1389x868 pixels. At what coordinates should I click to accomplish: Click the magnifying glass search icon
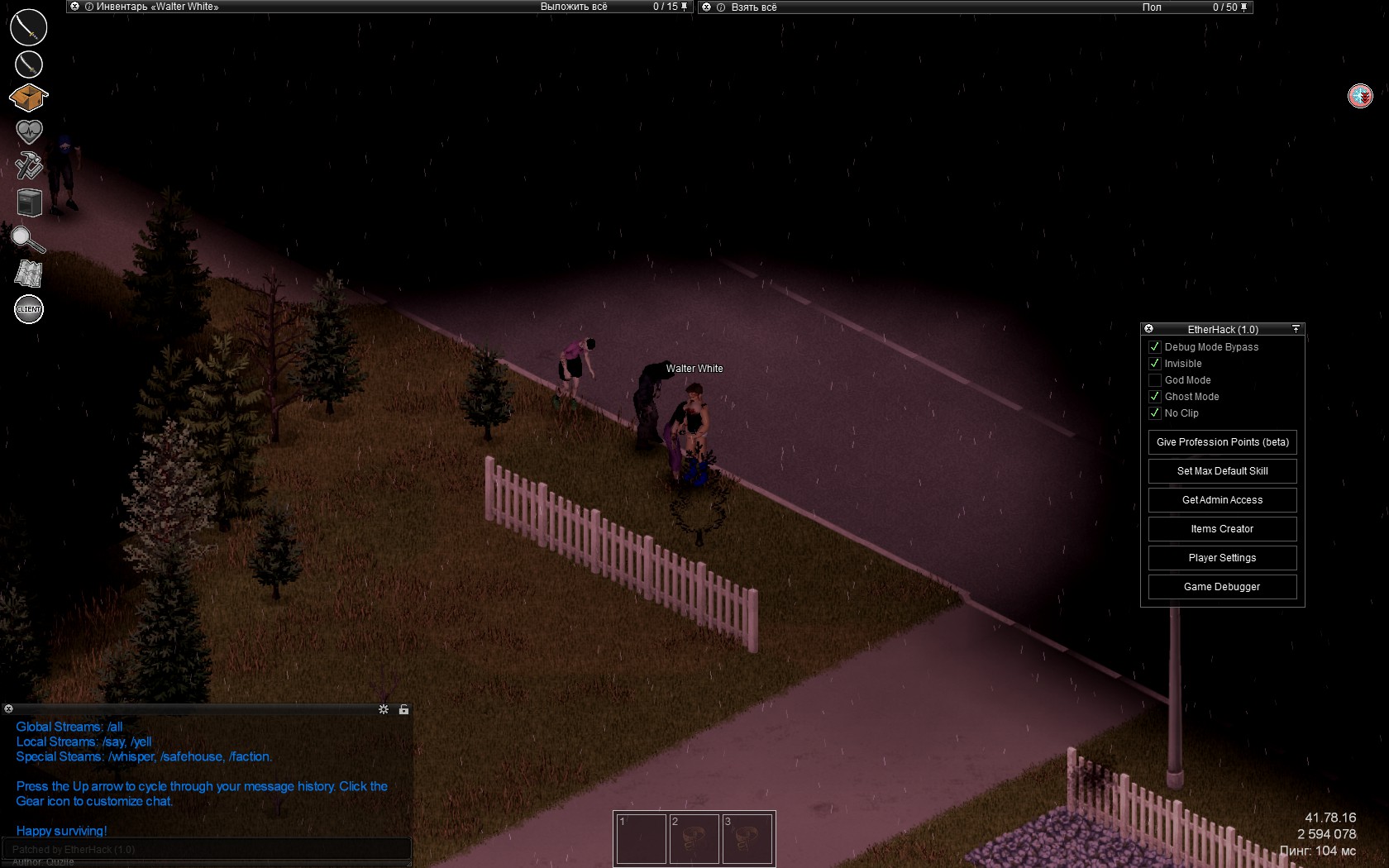pos(27,240)
